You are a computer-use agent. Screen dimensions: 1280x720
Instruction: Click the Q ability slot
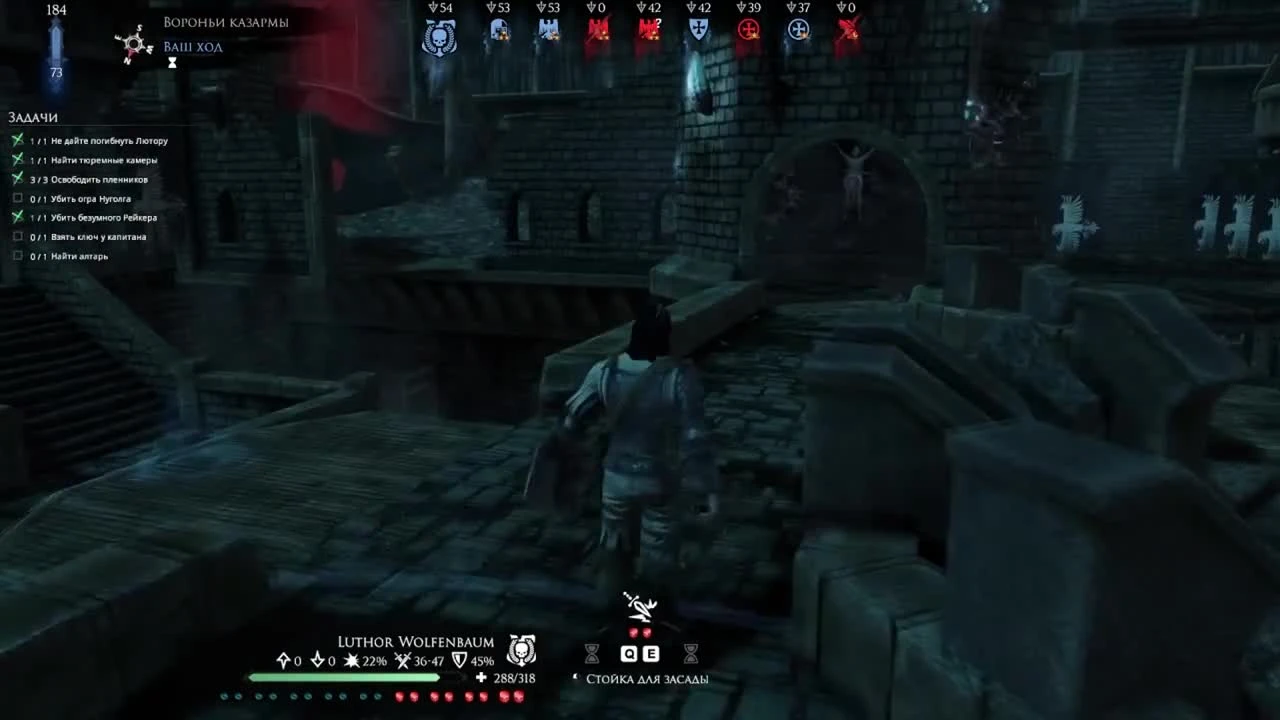tap(629, 654)
